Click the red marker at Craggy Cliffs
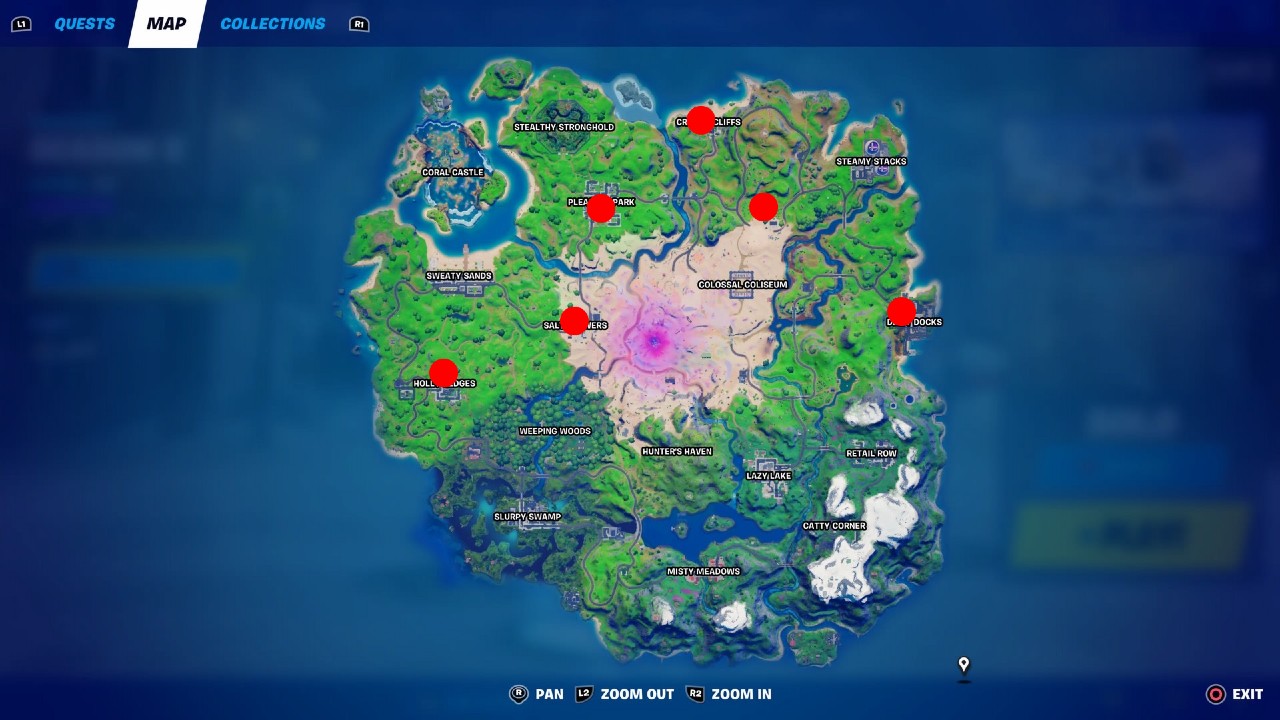The width and height of the screenshot is (1280, 720). (700, 119)
